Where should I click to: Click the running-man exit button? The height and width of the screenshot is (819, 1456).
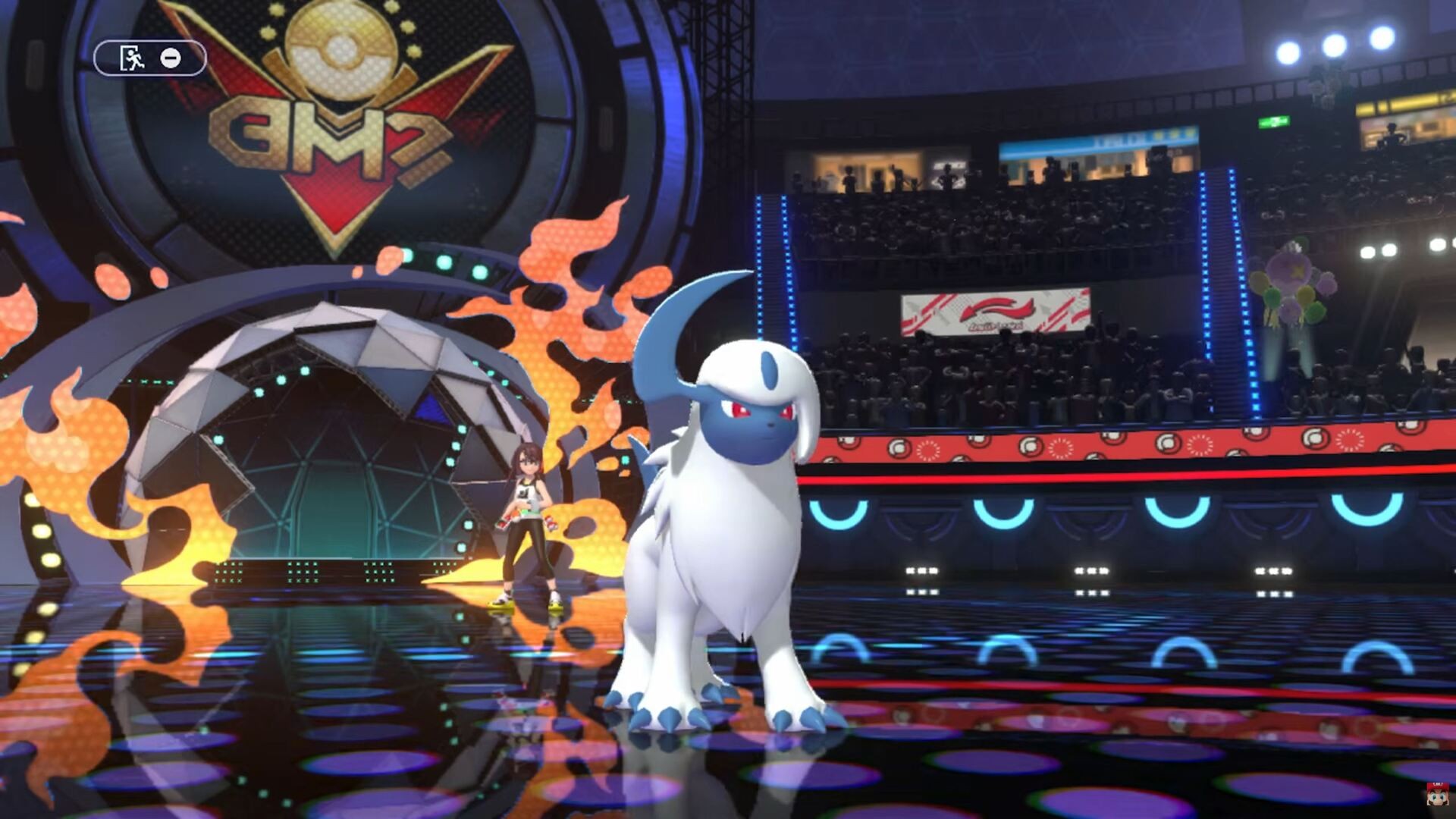[132, 58]
